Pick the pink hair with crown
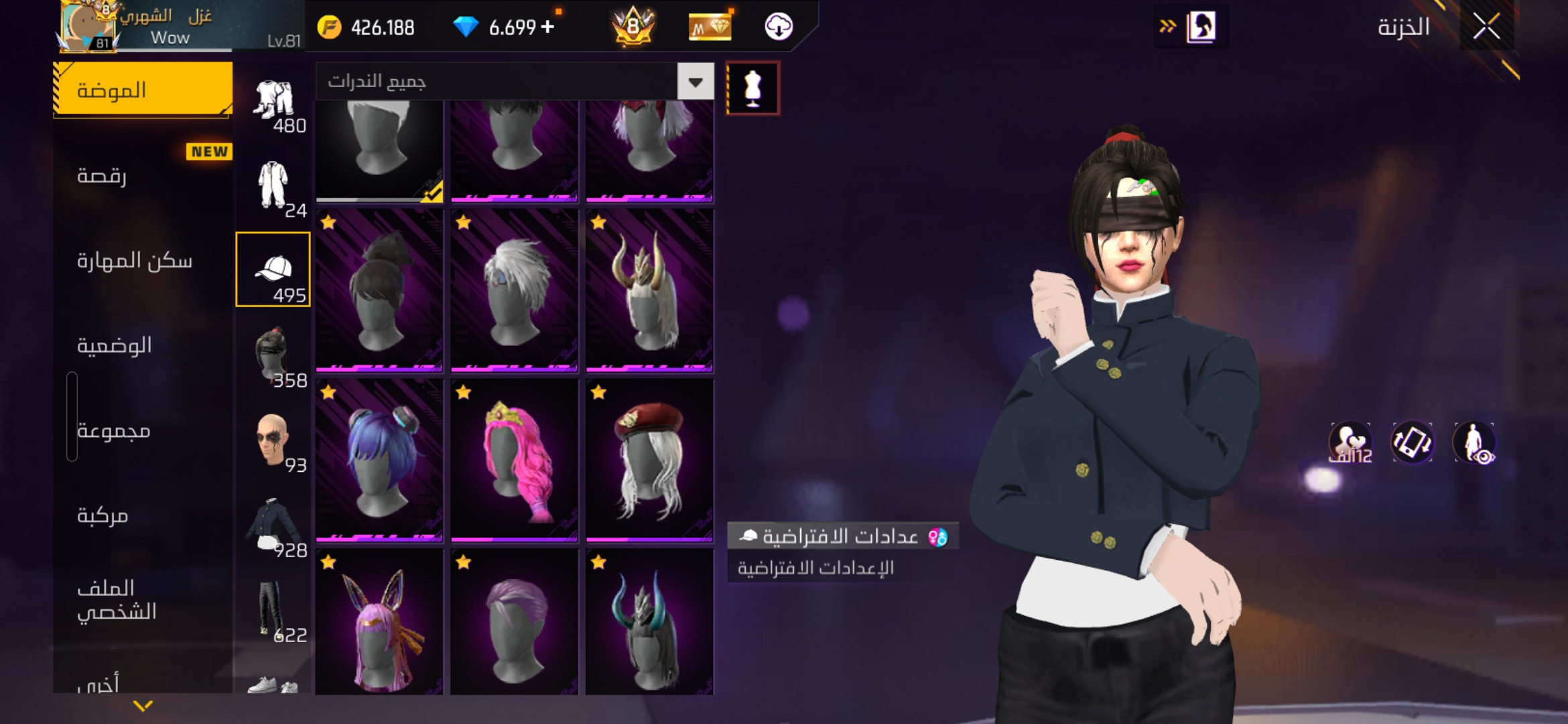The width and height of the screenshot is (1568, 724). [514, 460]
